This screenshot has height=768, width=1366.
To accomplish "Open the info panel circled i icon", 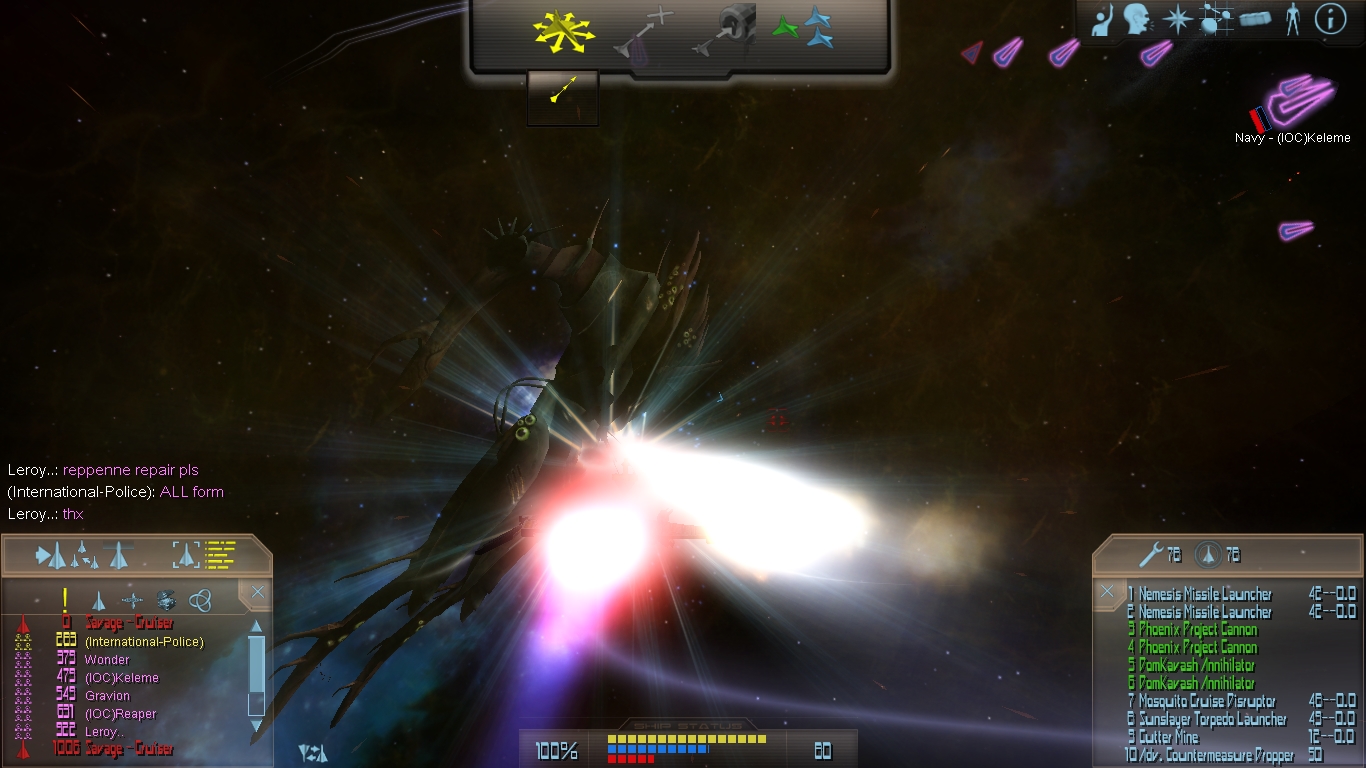I will pos(1330,19).
